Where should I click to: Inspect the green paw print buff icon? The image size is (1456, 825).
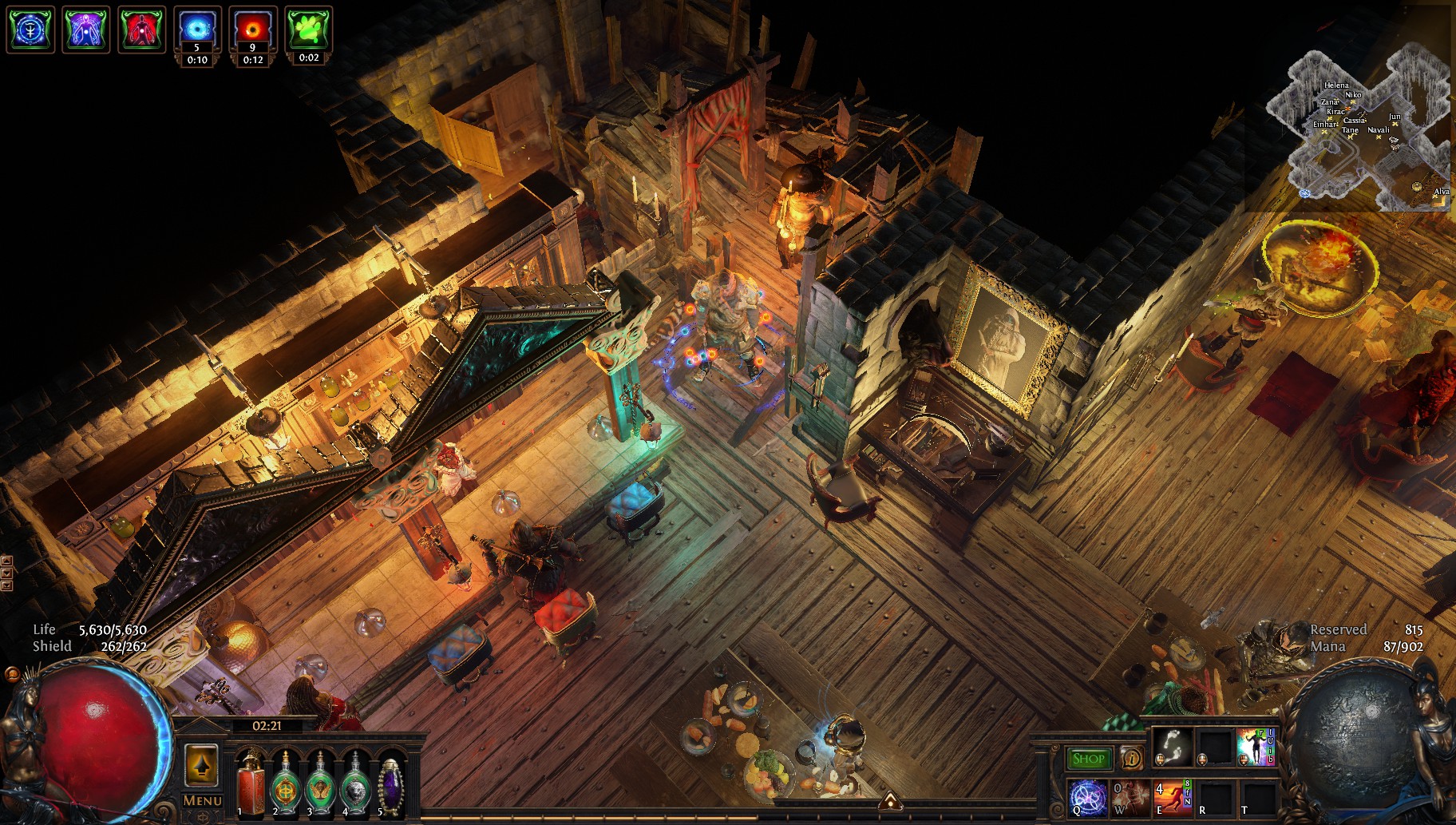[x=309, y=30]
